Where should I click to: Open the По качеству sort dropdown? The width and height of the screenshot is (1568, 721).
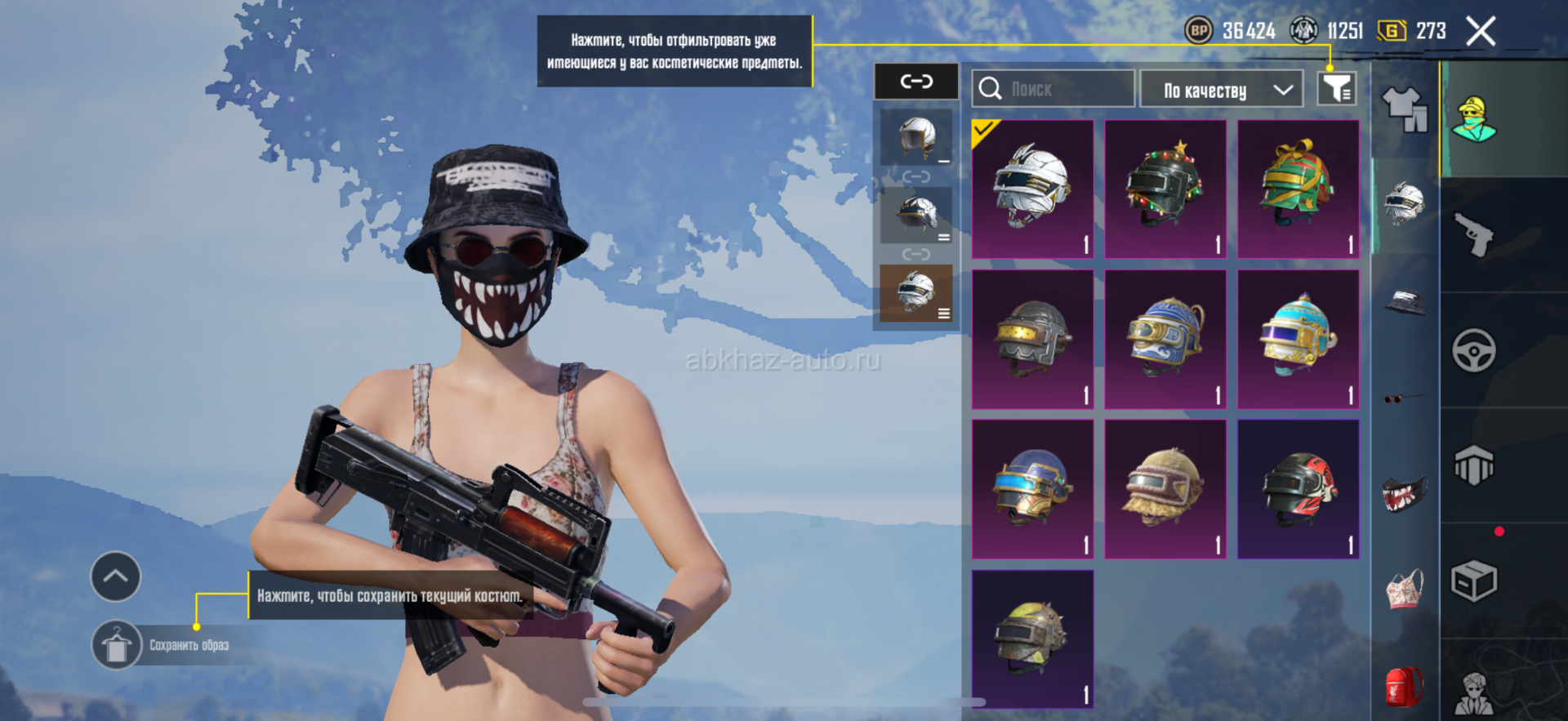(1220, 90)
